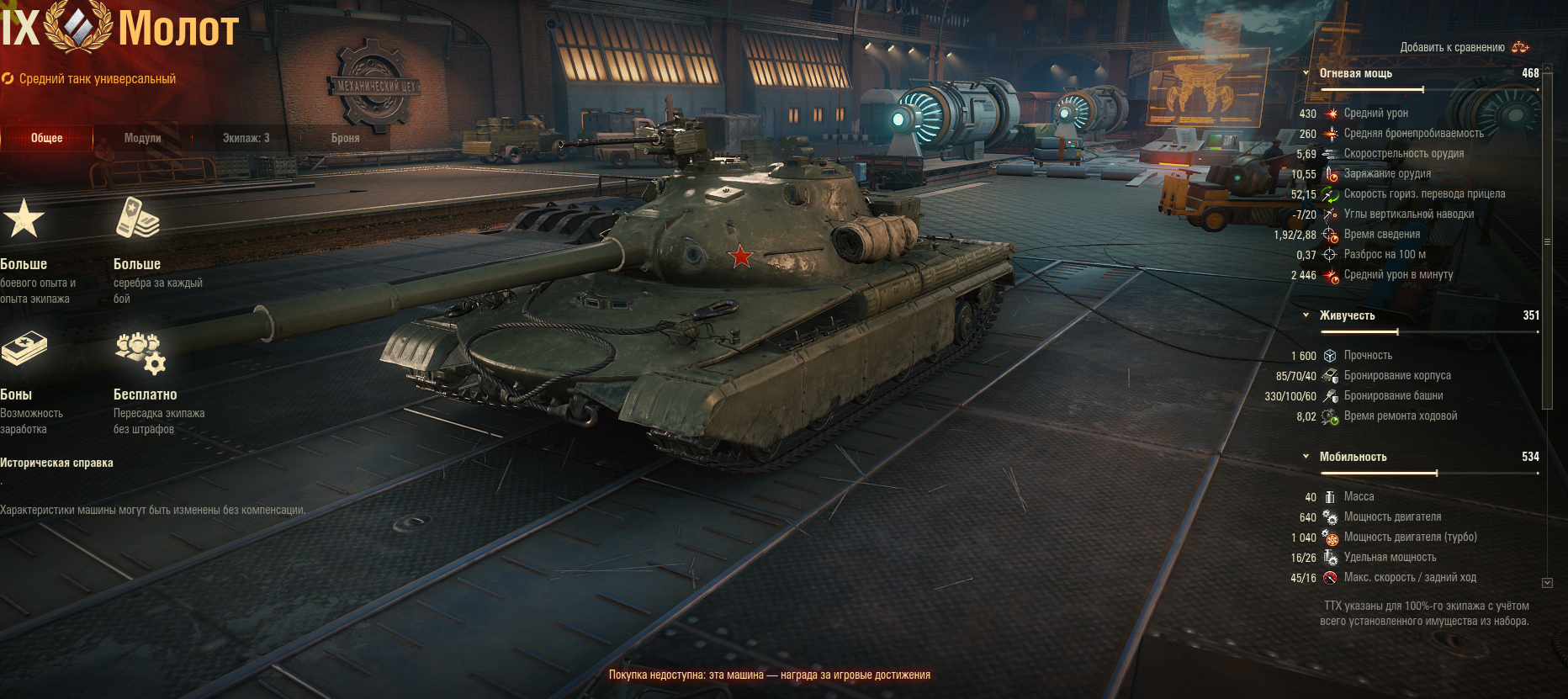Click Добавить к сравнению button
The image size is (1568, 699).
[x=1464, y=47]
